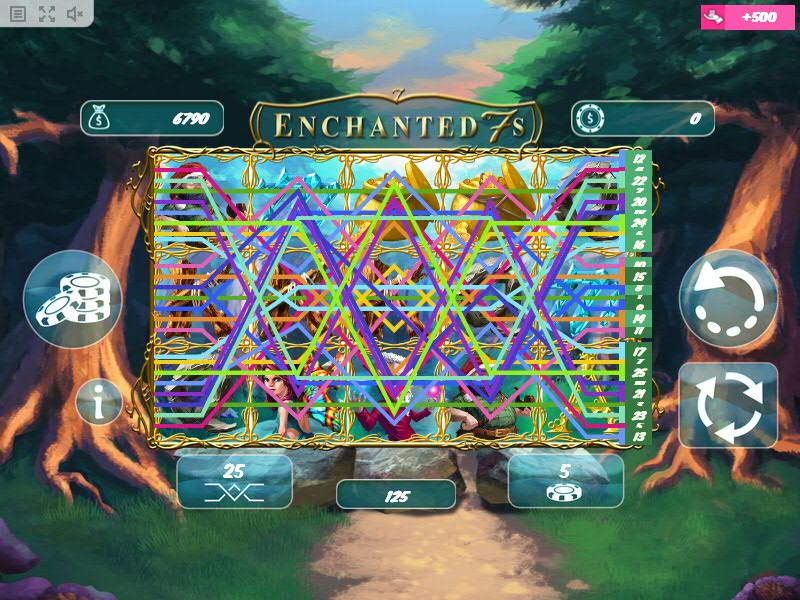Activate the autoplay dotted arrow button
This screenshot has height=600, width=800.
(x=728, y=299)
